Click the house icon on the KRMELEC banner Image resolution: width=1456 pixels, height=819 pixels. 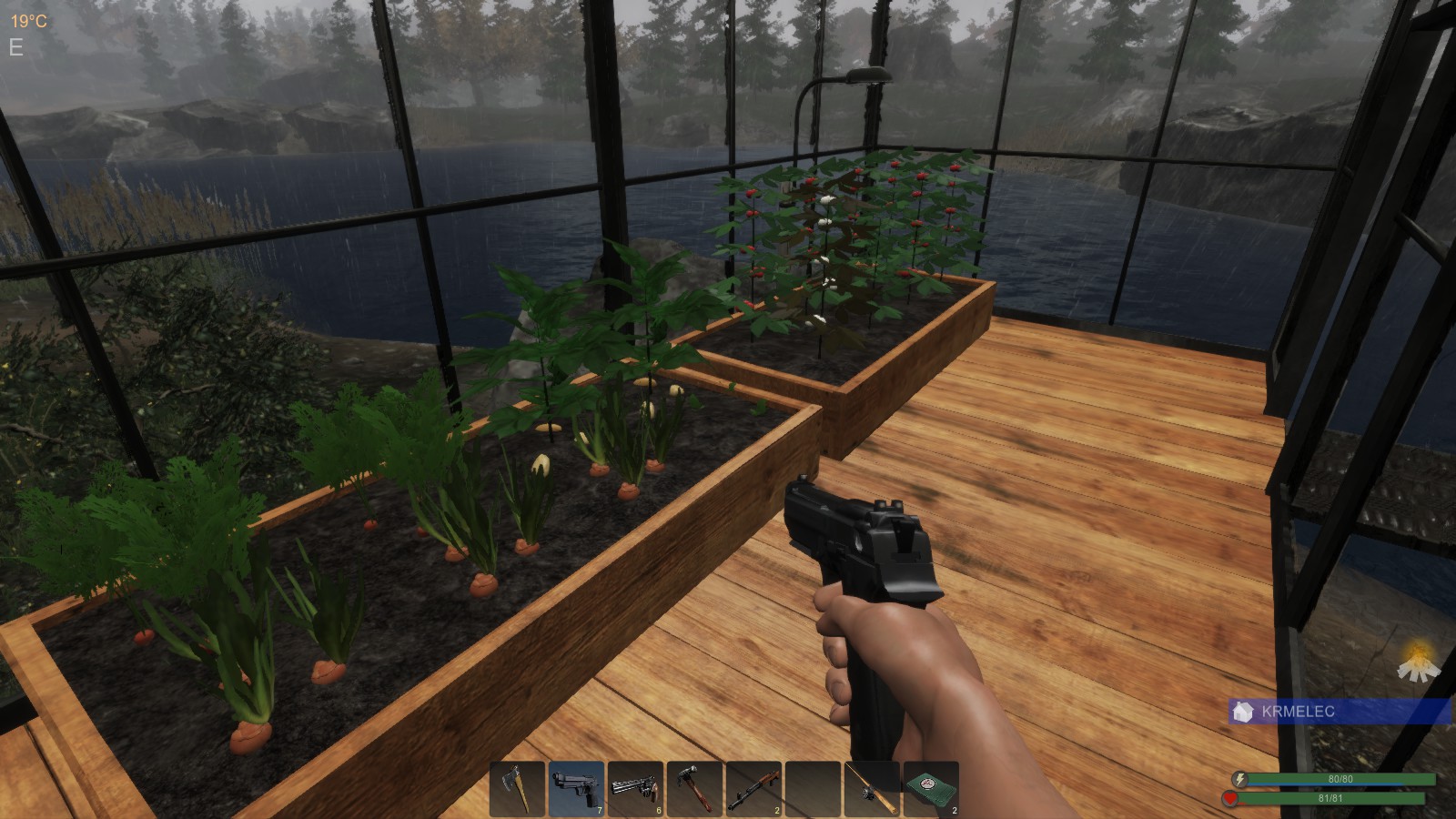[1242, 713]
